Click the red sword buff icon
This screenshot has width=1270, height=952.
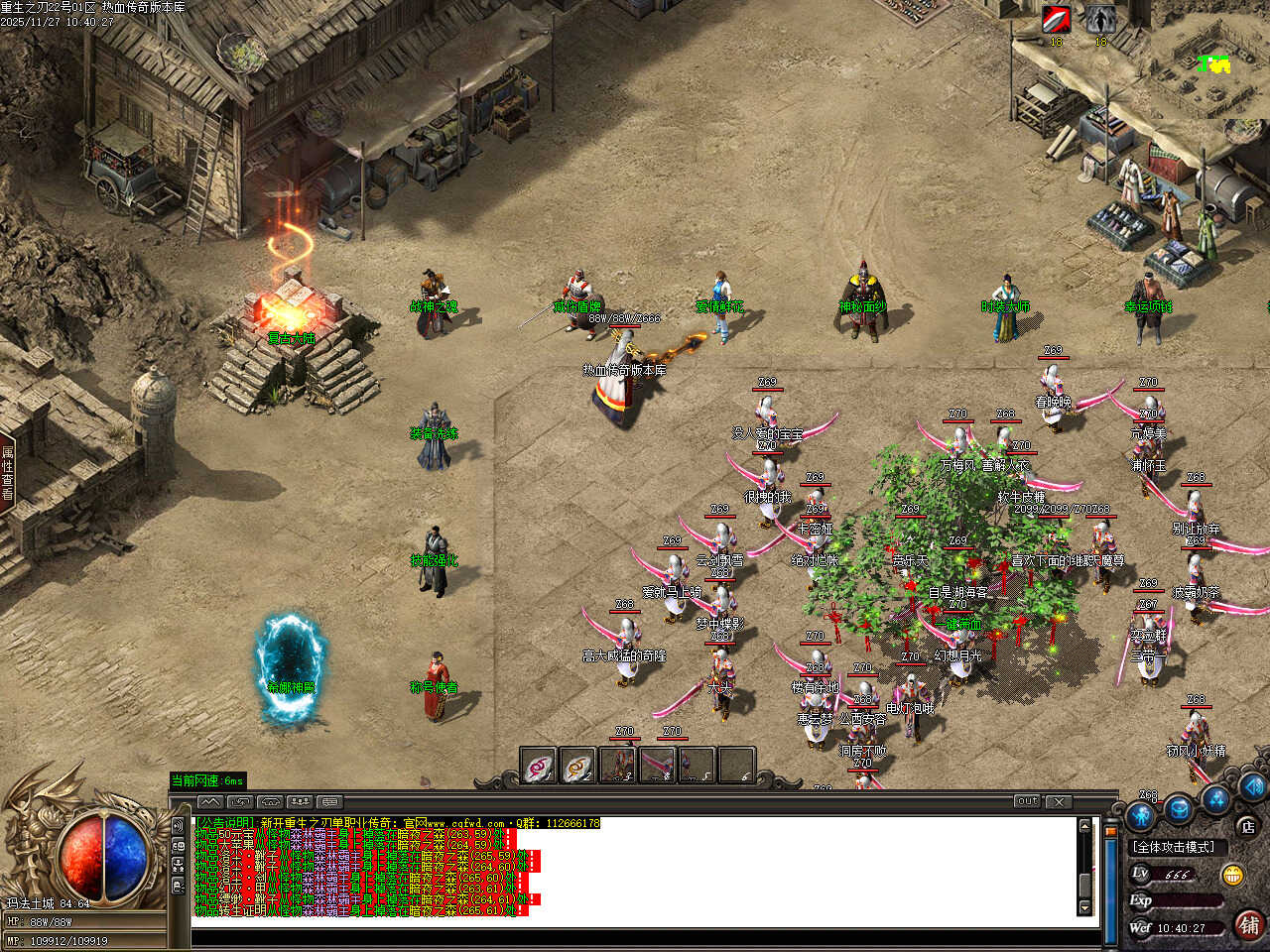1056,20
